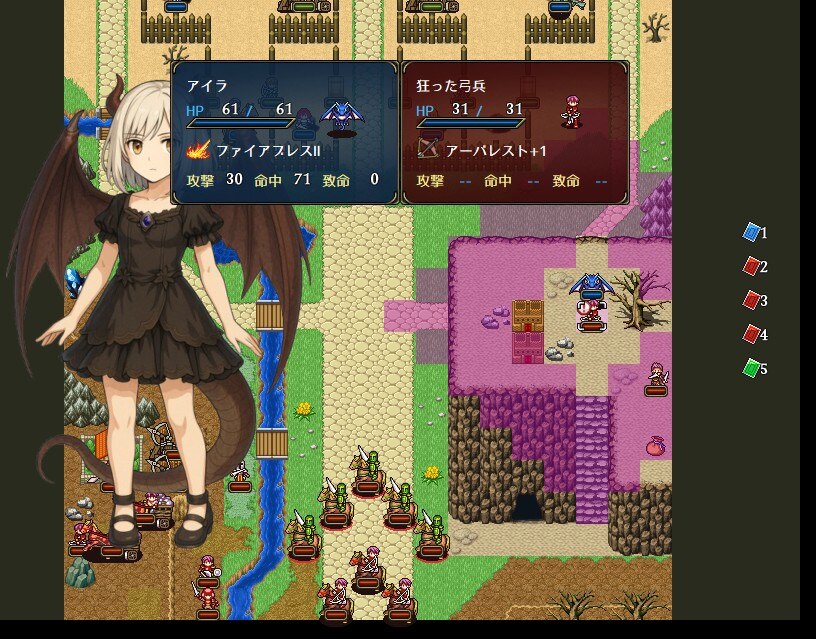Select the blue card numbered 1
The image size is (816, 639).
(x=752, y=233)
